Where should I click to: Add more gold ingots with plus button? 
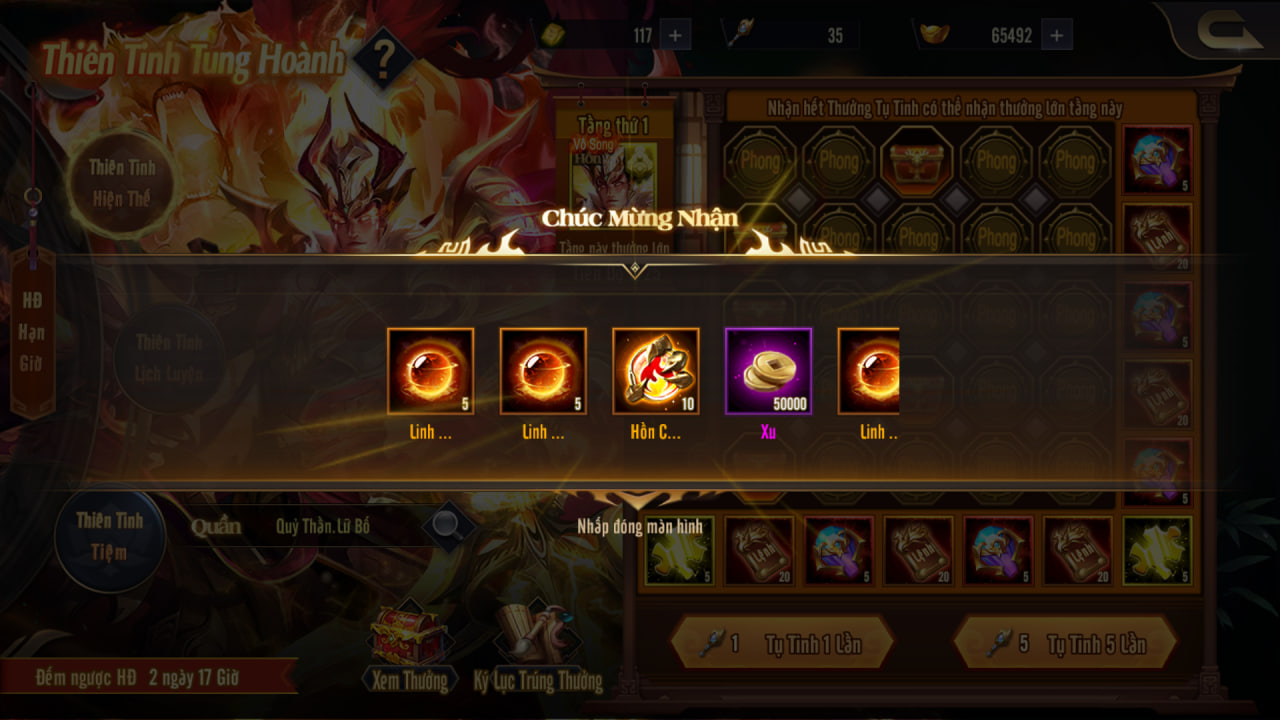click(x=1056, y=35)
